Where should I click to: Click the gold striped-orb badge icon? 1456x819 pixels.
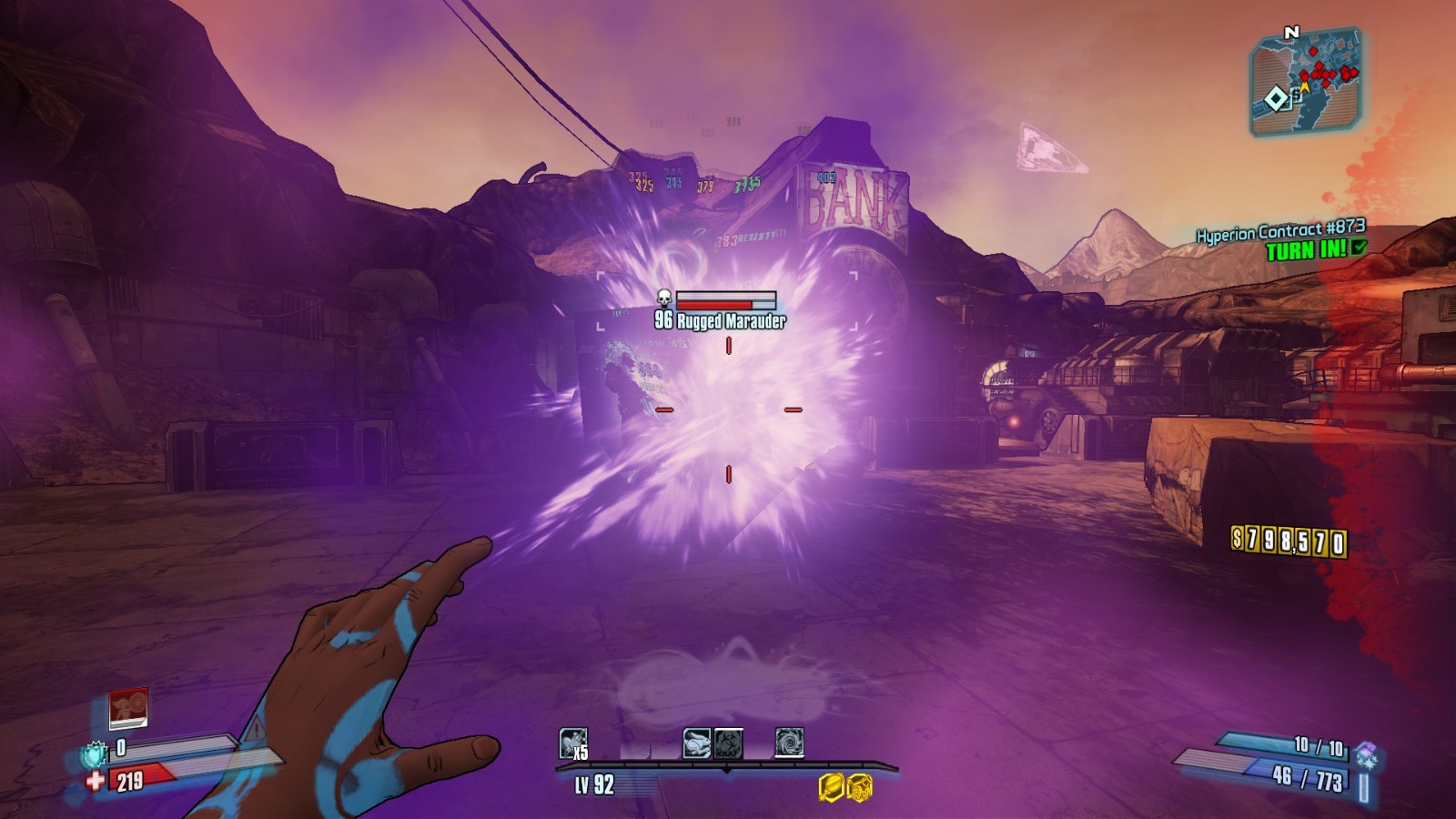(x=830, y=786)
